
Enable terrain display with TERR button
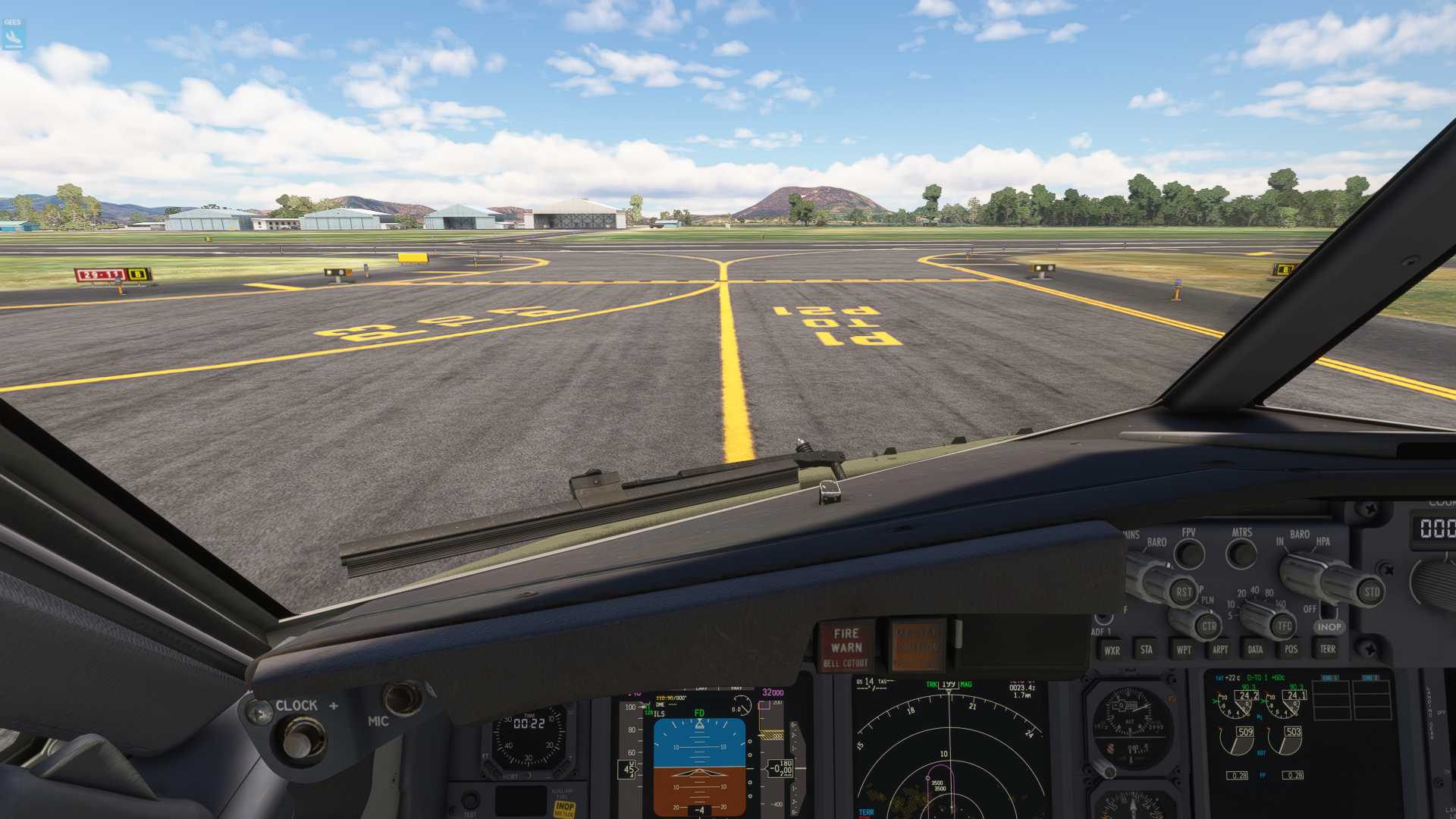click(x=1327, y=649)
